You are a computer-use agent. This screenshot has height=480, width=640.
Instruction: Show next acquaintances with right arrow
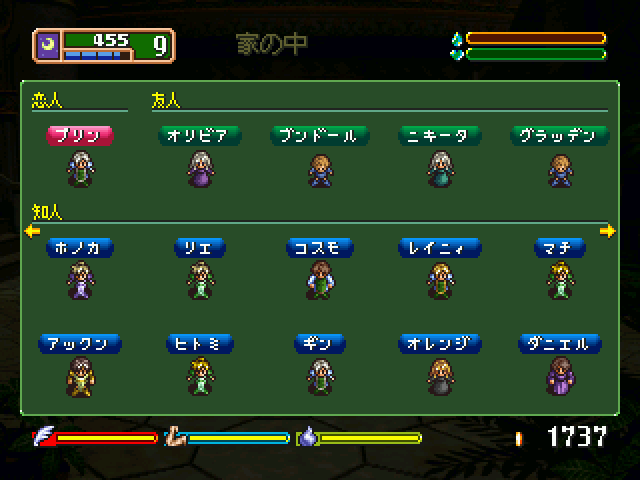point(607,232)
